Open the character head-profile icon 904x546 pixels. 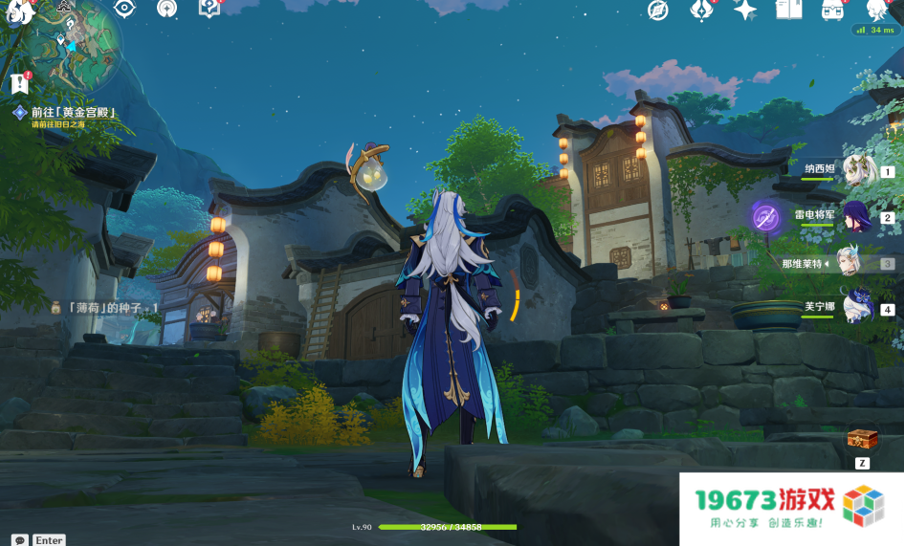(x=876, y=11)
